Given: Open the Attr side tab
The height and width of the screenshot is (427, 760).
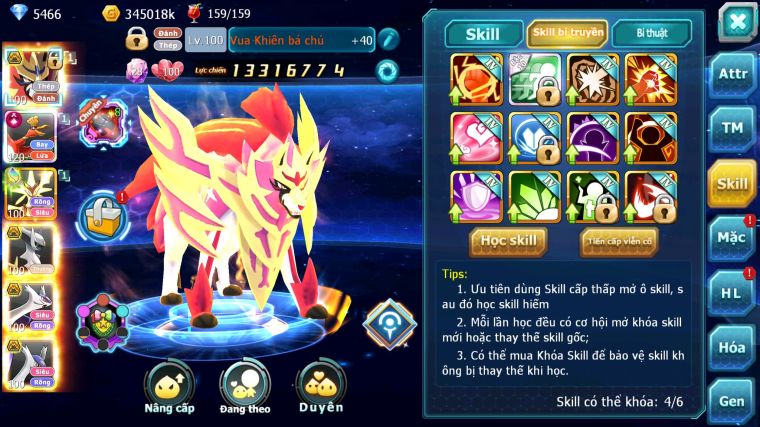Looking at the screenshot, I should (732, 73).
